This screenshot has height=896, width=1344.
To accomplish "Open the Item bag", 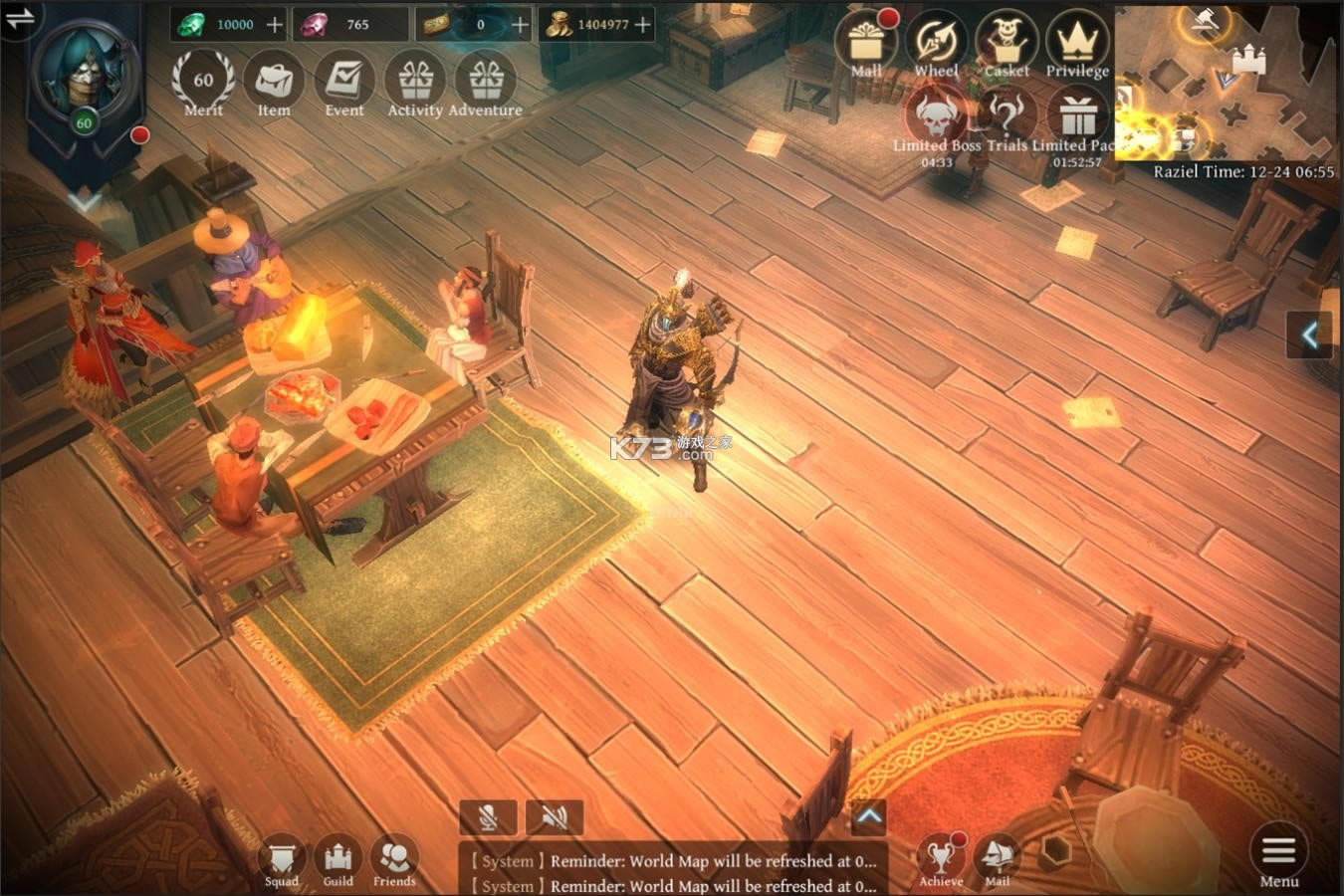I will point(274,83).
